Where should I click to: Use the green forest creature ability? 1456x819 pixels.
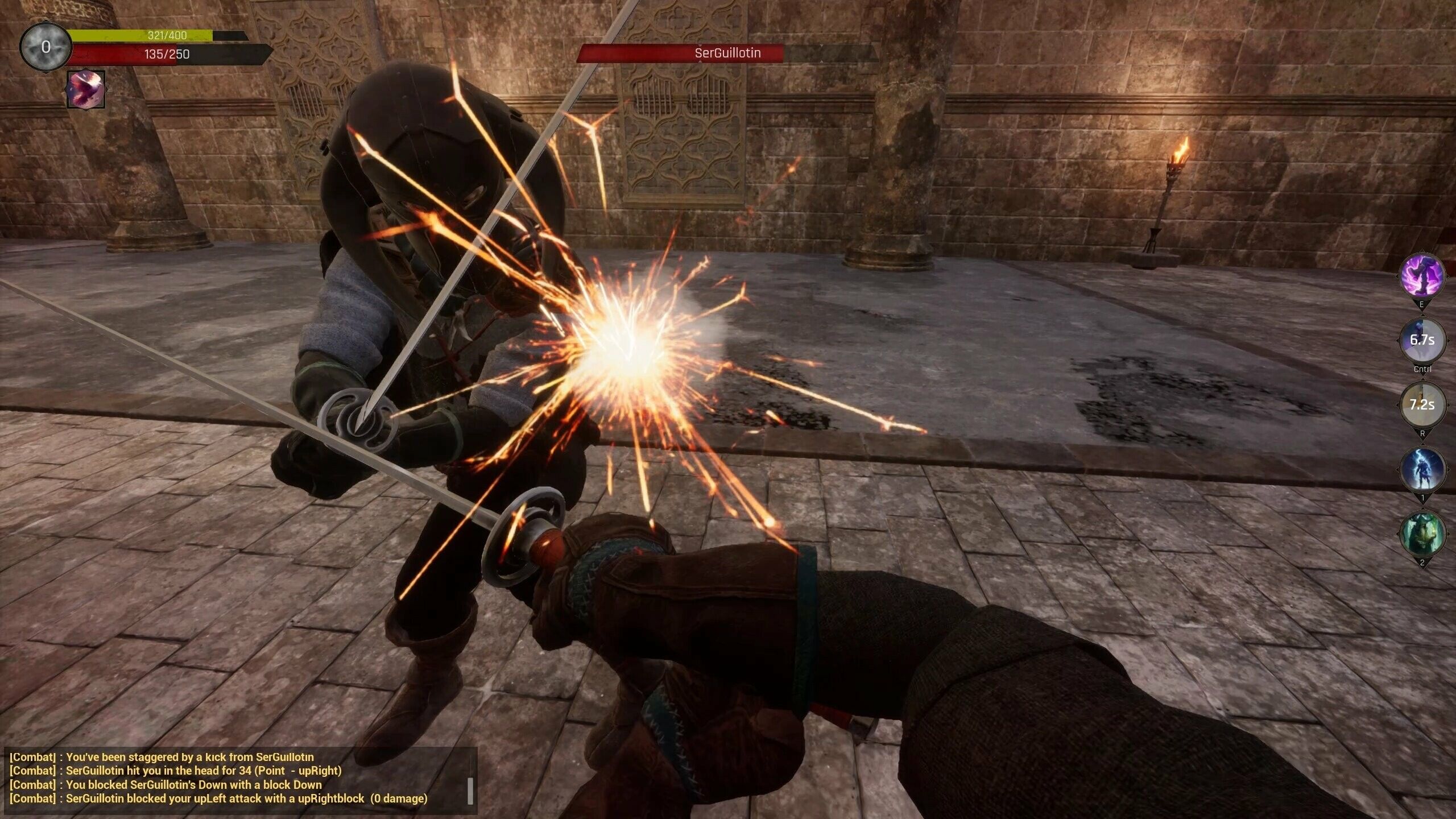(1422, 534)
